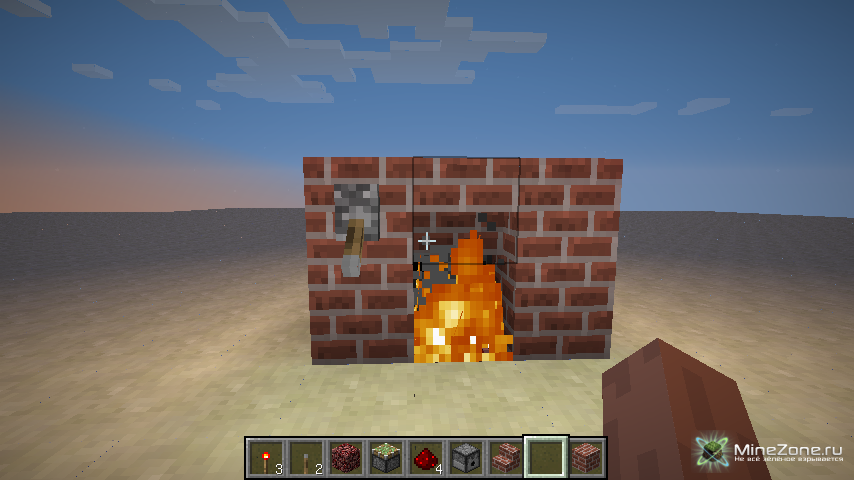
Task: Select the redstone torch hotbar slot
Action: tap(266, 457)
